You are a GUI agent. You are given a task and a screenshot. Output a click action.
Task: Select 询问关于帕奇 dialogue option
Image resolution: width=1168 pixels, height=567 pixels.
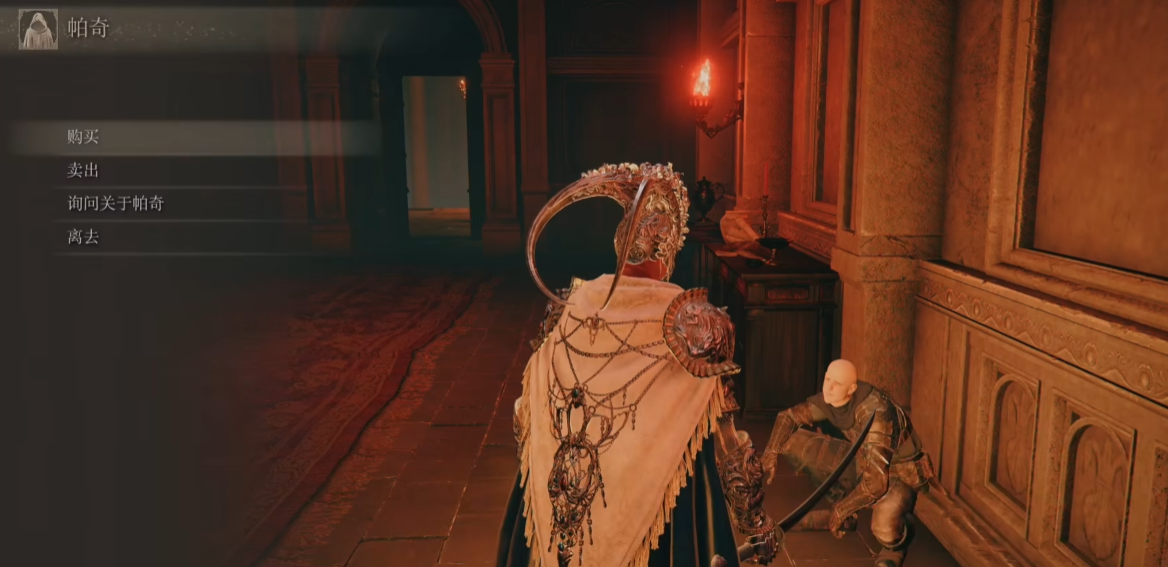pos(116,204)
